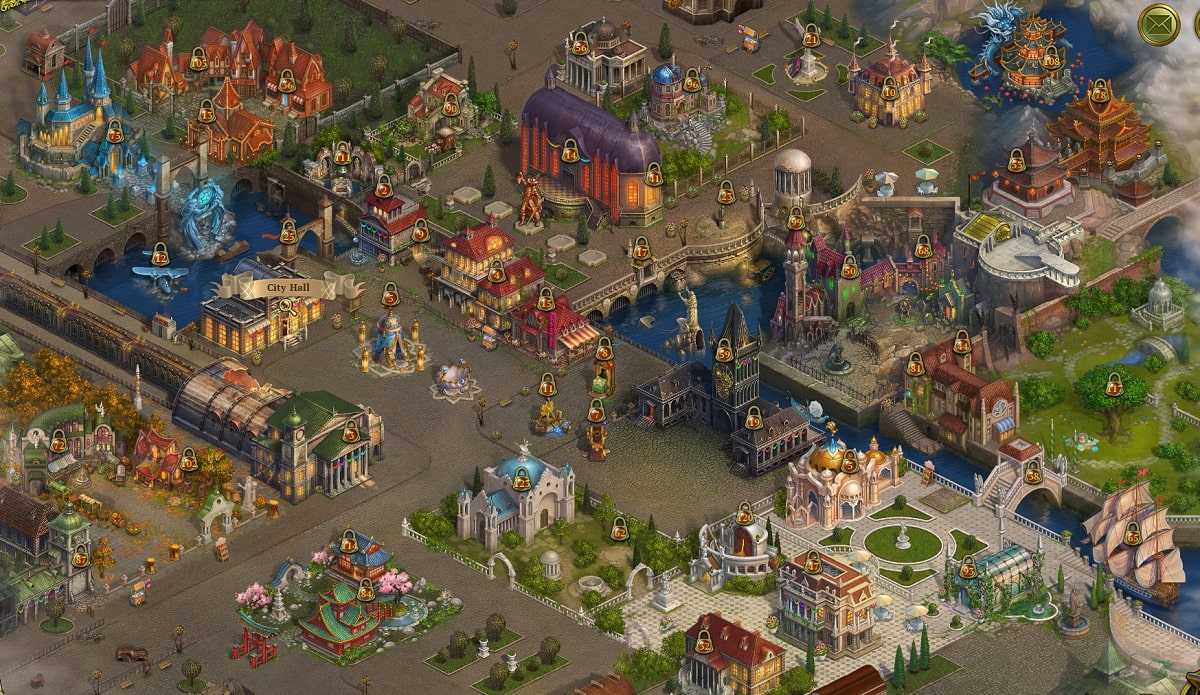Viewport: 1200px width, 695px height.
Task: Choose the level 81 lock on canal house
Action: click(915, 365)
